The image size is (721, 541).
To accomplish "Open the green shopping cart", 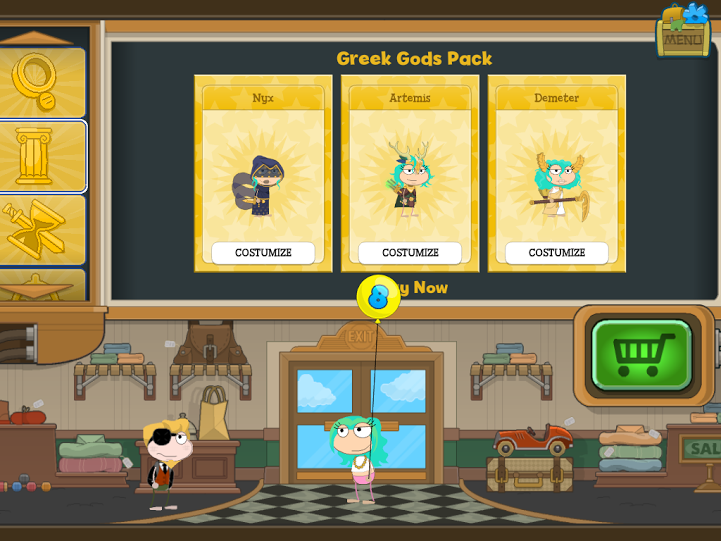I will 642,354.
